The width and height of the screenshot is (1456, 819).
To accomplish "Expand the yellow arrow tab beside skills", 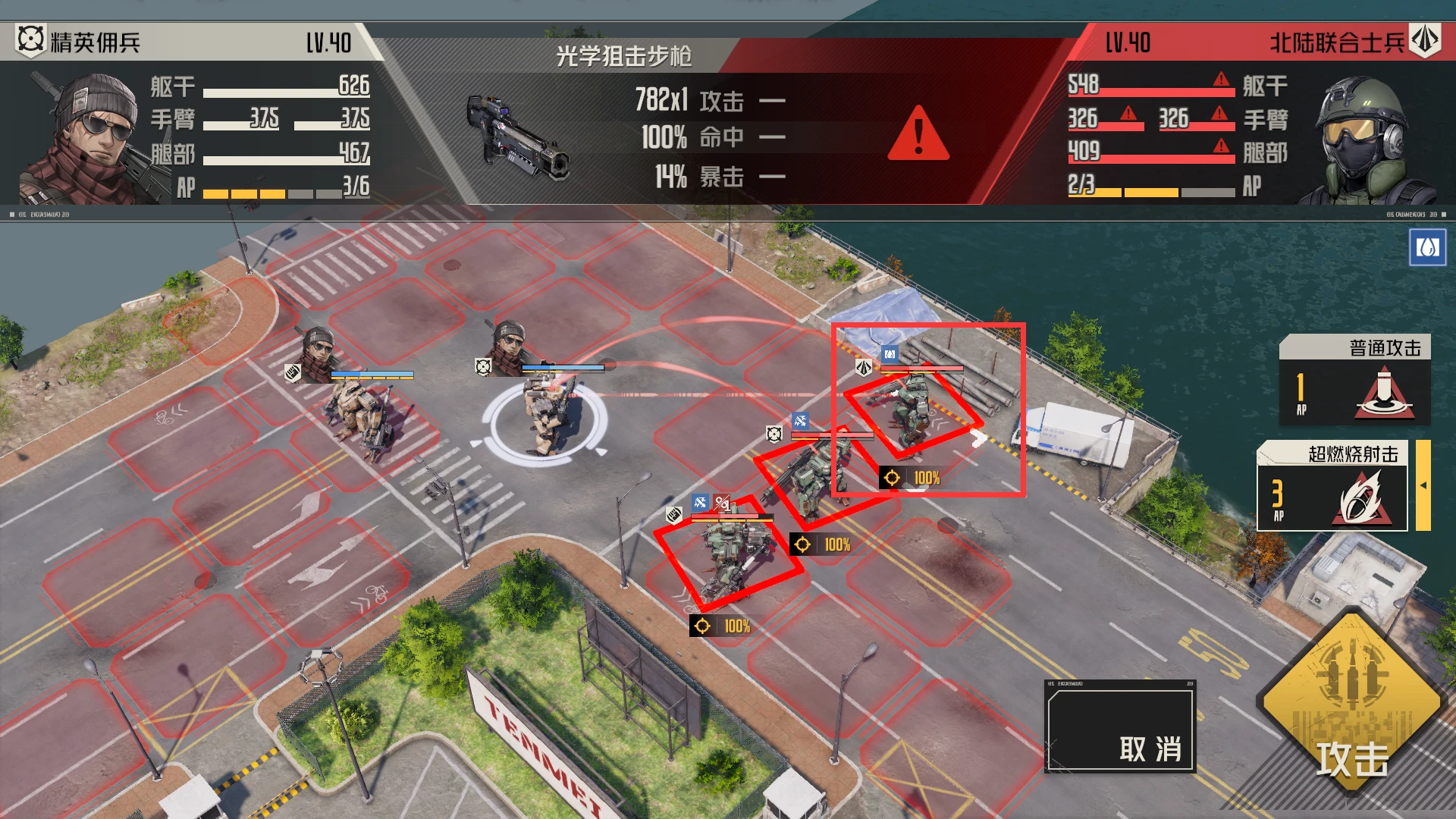I will (1423, 485).
